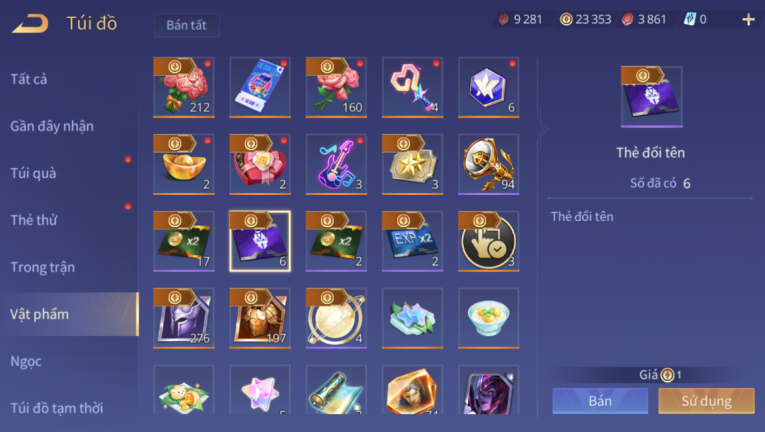Select the magnifying glass item with 94
This screenshot has width=765, height=432.
[x=488, y=164]
